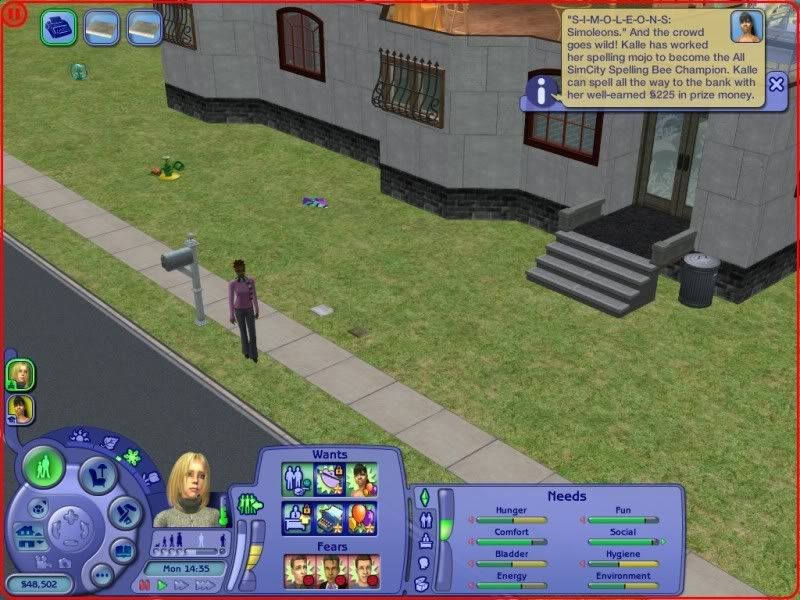Open the Relationships tab with two figures
Viewport: 800px width, 600px height.
pyautogui.click(x=422, y=520)
